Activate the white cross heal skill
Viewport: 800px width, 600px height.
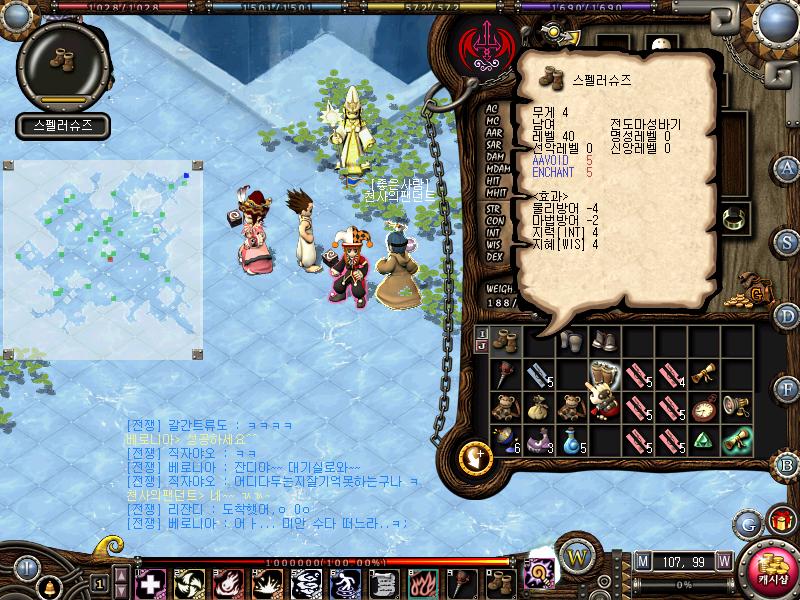point(149,583)
